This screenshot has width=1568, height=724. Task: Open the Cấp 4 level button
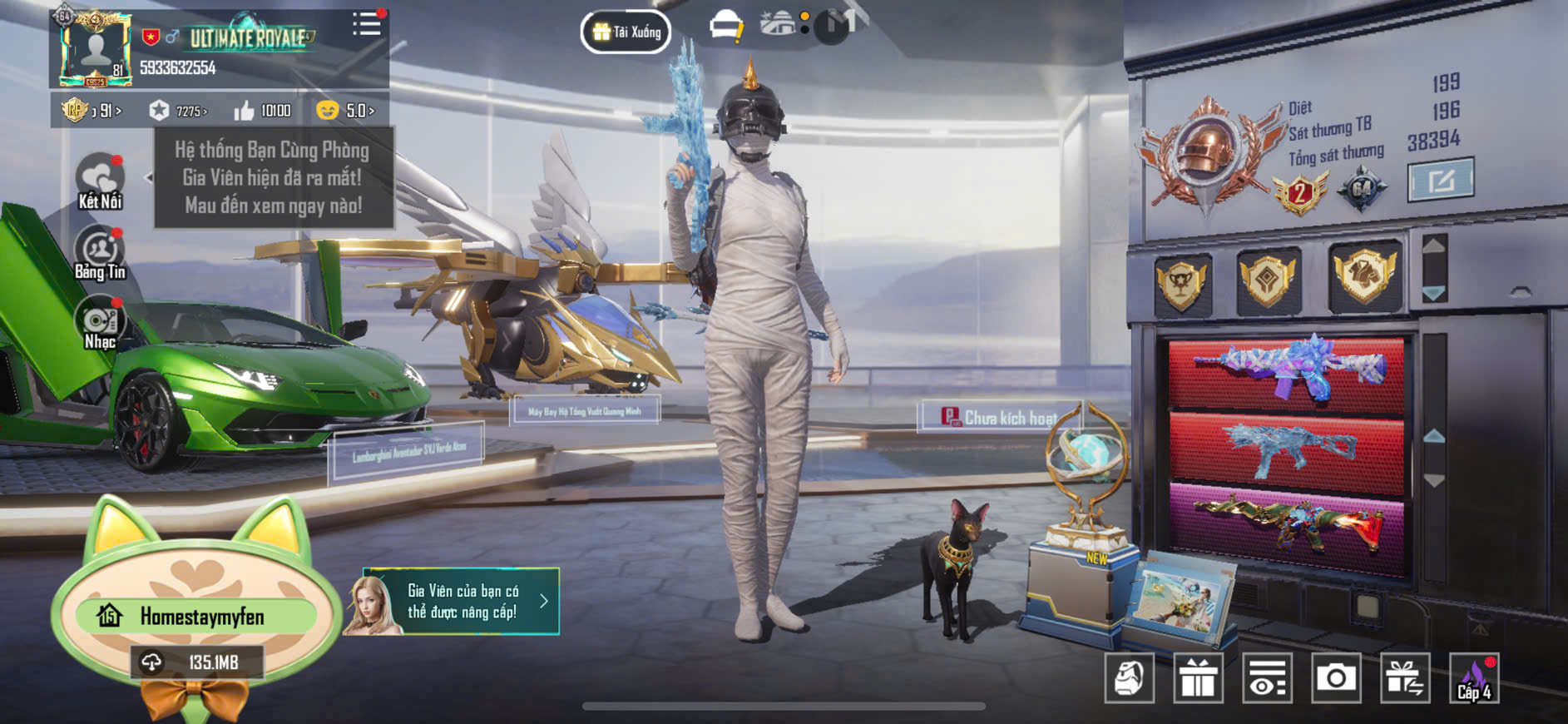click(1474, 679)
